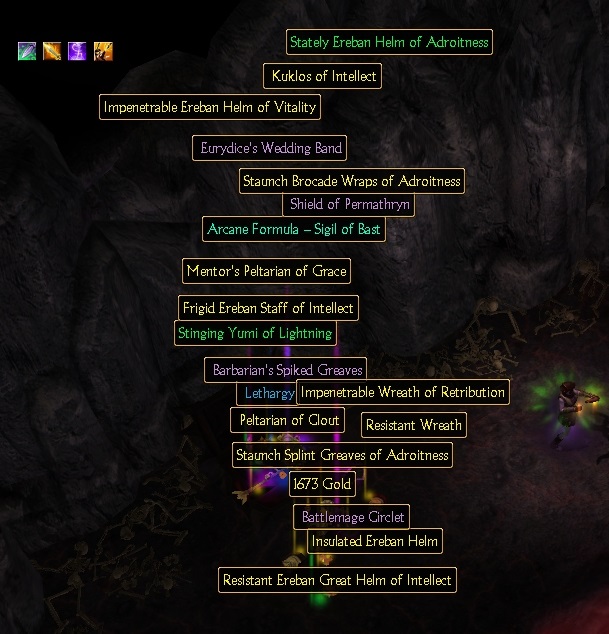Screen dimensions: 609x634
Task: Choose the Mentor's Peltarian of Grace label
Action: pos(266,270)
